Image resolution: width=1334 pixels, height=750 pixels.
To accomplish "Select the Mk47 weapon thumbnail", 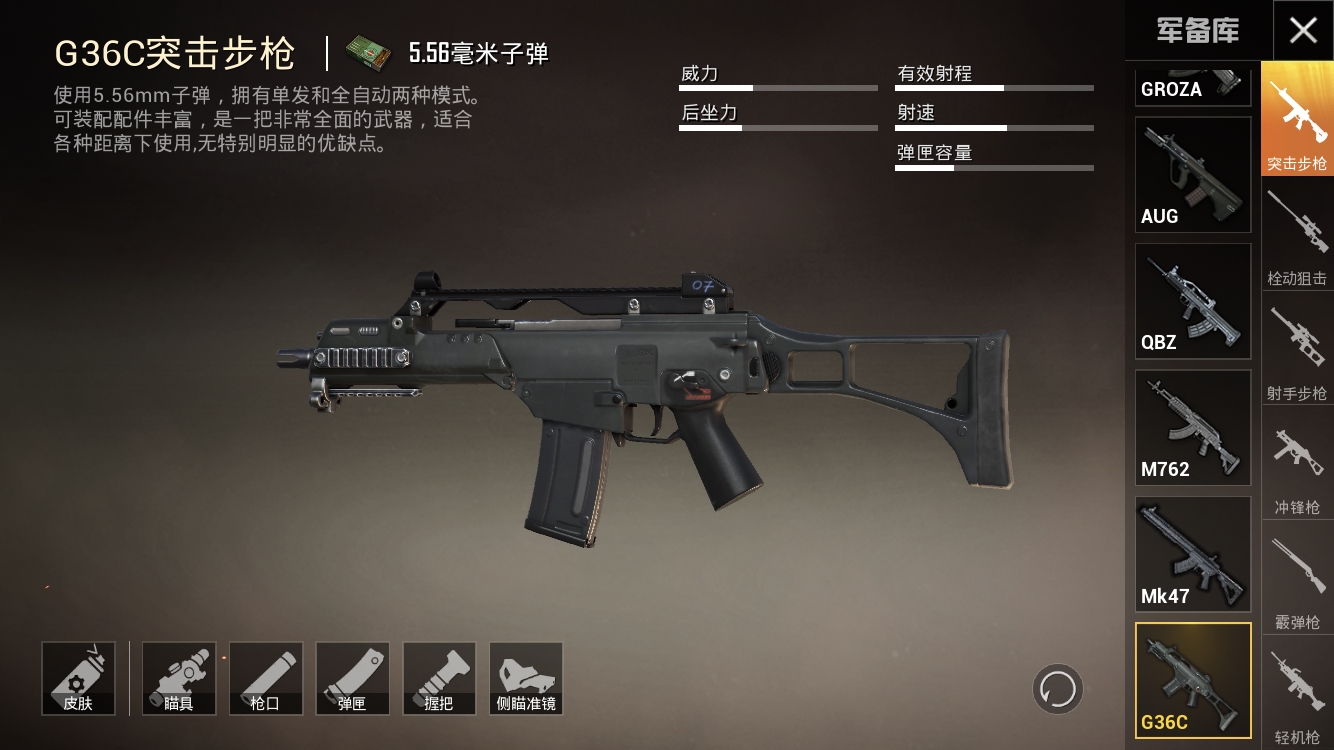I will [1192, 554].
